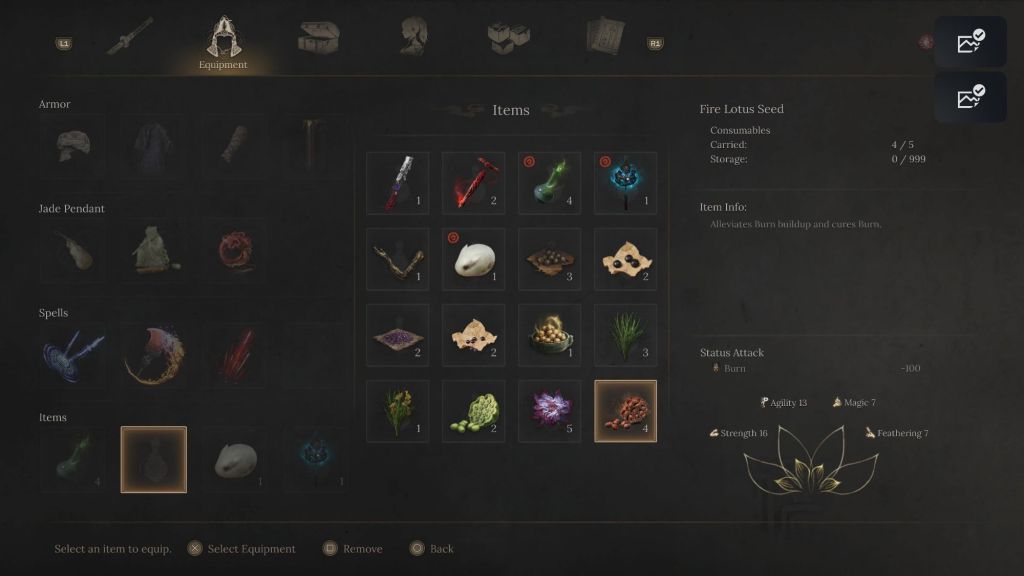Pick the white rabbit-shaped item
The height and width of the screenshot is (576, 1024).
(473, 259)
